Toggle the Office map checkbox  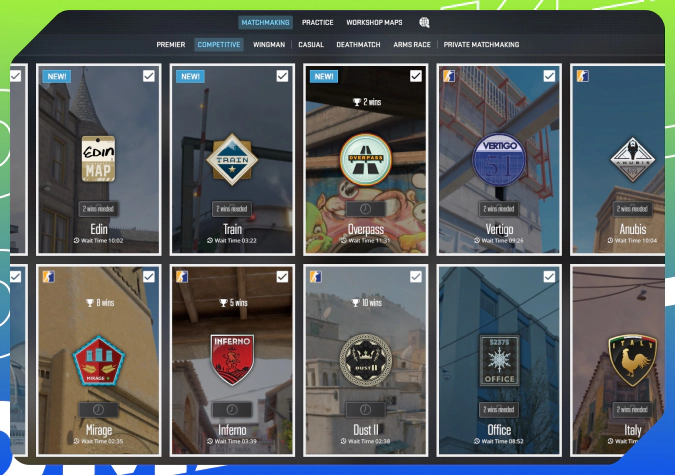(549, 277)
